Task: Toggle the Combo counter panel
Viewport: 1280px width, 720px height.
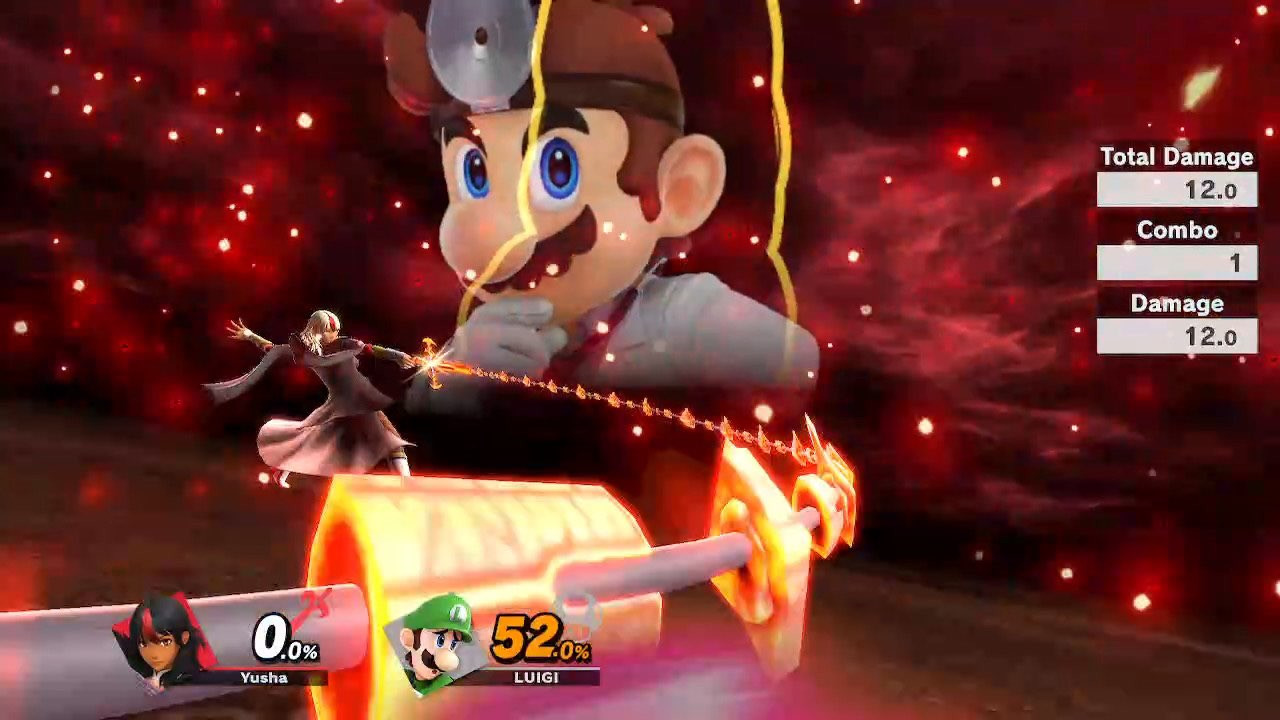Action: click(x=1176, y=230)
